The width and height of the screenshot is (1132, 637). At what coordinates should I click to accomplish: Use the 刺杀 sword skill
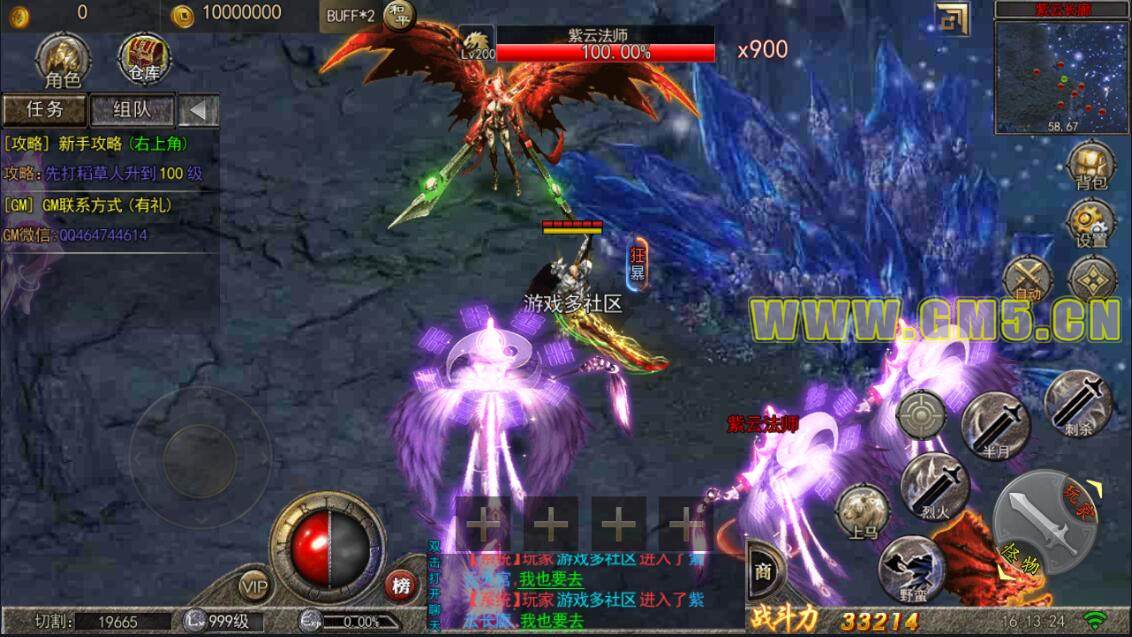[x=1078, y=403]
